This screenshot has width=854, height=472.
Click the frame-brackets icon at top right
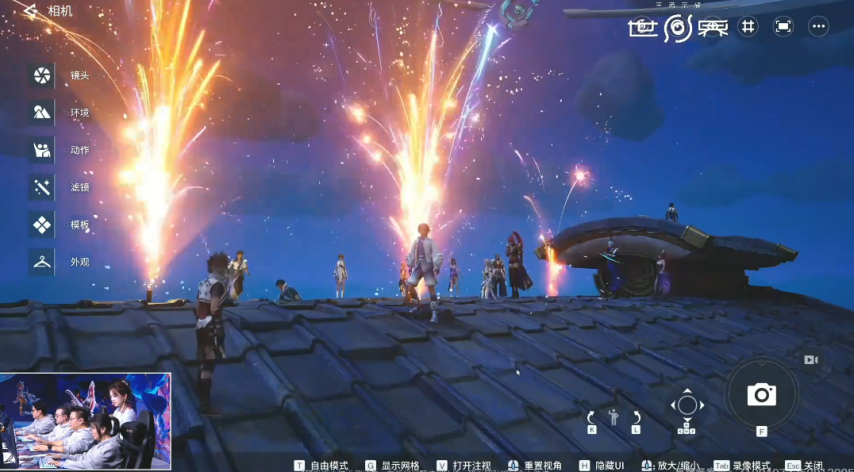click(783, 26)
